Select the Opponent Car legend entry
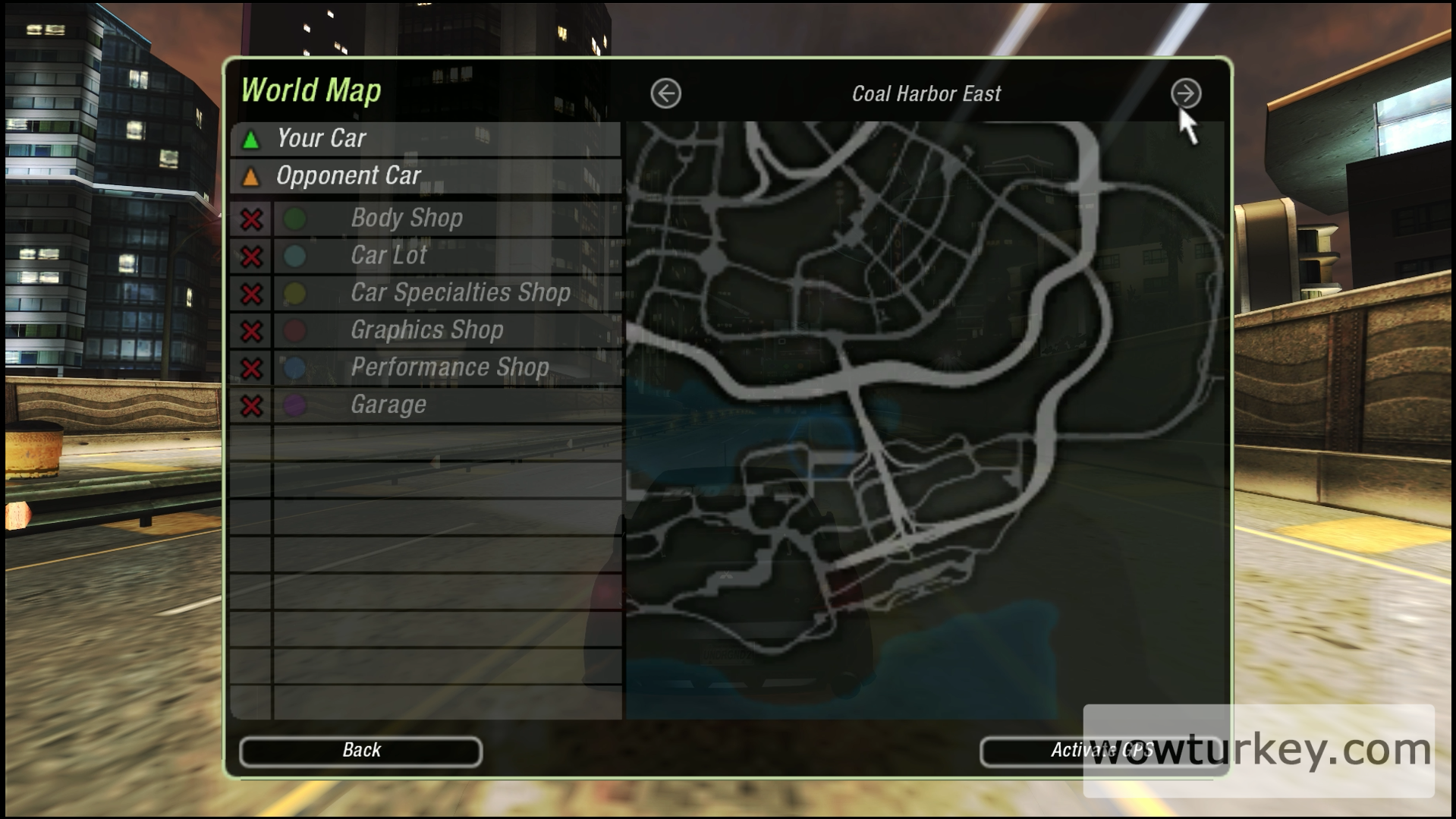The image size is (1456, 819). [425, 176]
